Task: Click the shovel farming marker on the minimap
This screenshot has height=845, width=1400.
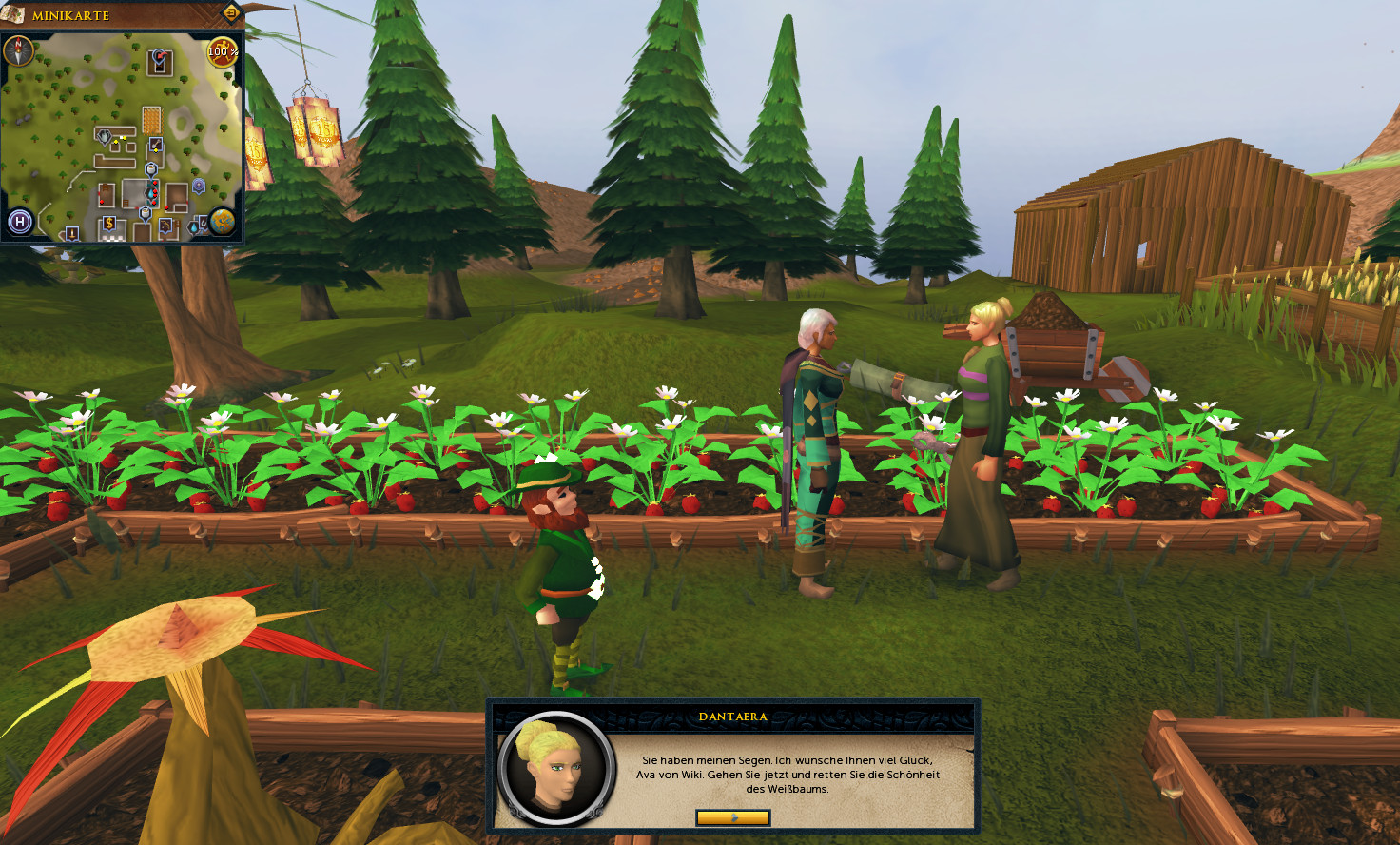Action: coord(156,145)
